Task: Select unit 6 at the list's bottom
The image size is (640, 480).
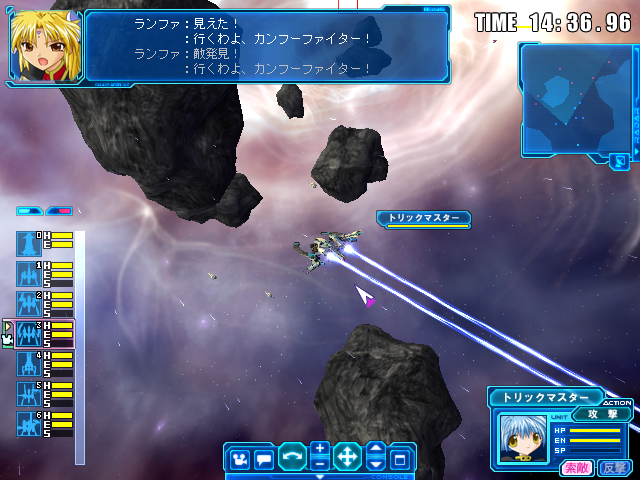Action: pyautogui.click(x=28, y=423)
